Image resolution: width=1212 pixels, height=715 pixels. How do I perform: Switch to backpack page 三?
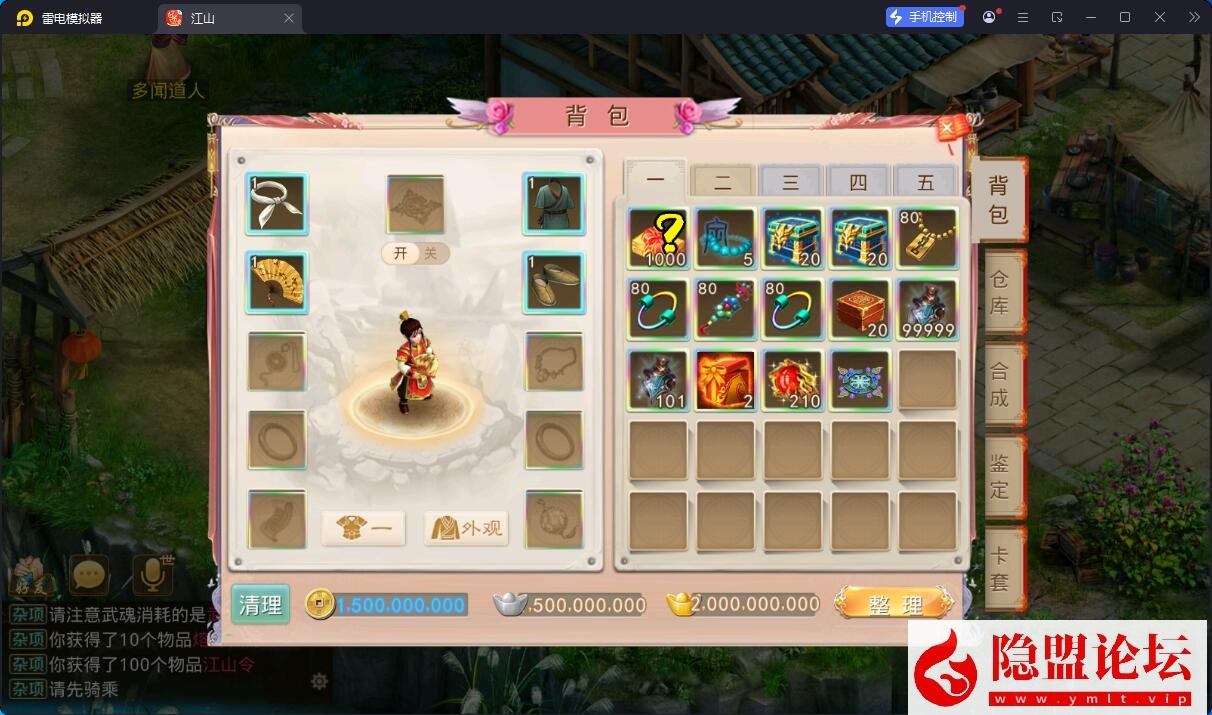[790, 182]
